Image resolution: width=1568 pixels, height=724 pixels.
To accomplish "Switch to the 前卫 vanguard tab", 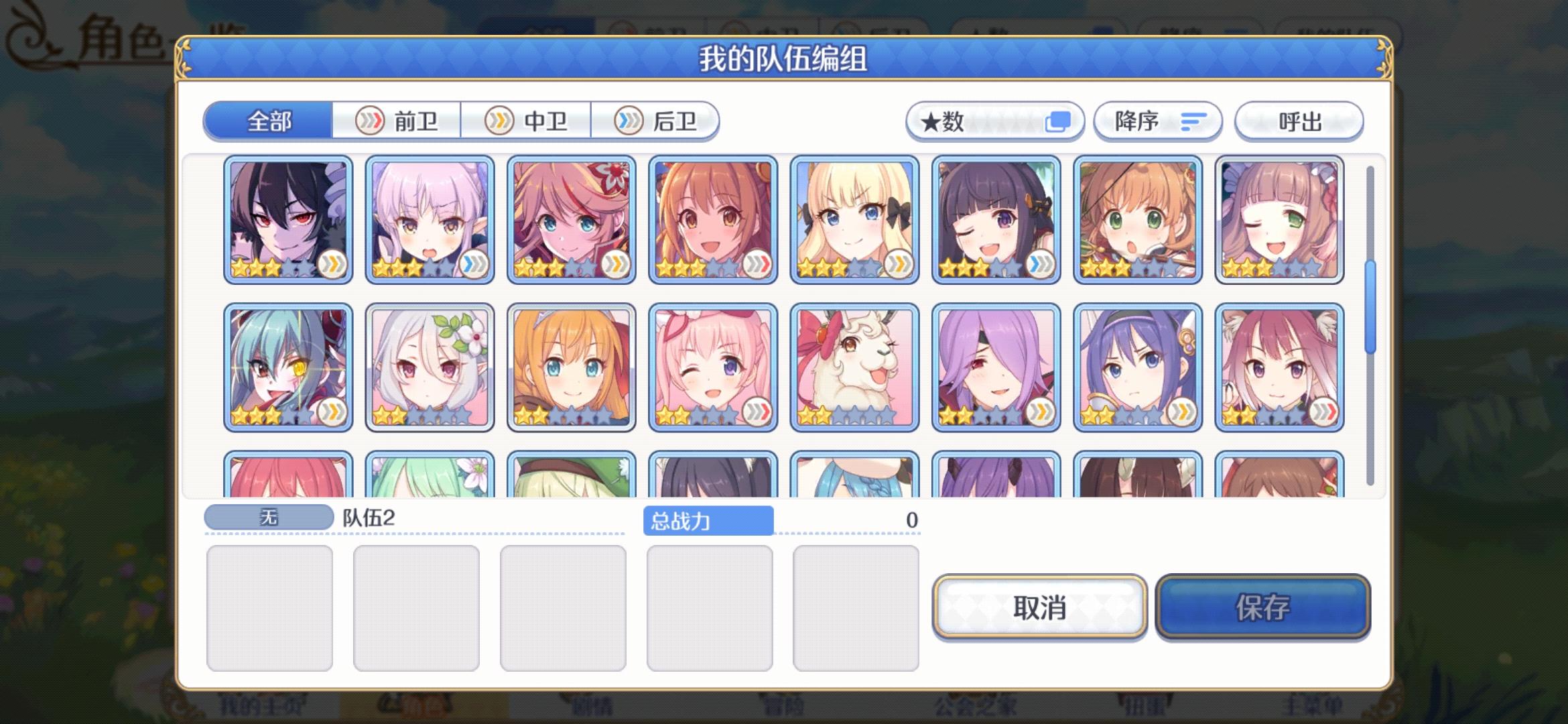I will pyautogui.click(x=397, y=121).
